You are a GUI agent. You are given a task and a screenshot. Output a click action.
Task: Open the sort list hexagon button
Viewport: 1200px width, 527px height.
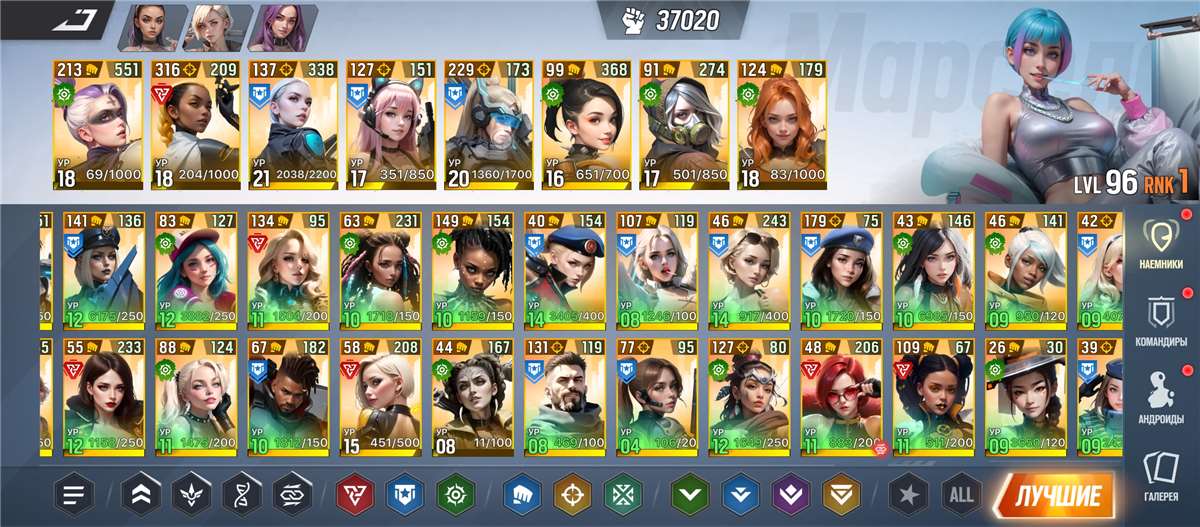[73, 495]
